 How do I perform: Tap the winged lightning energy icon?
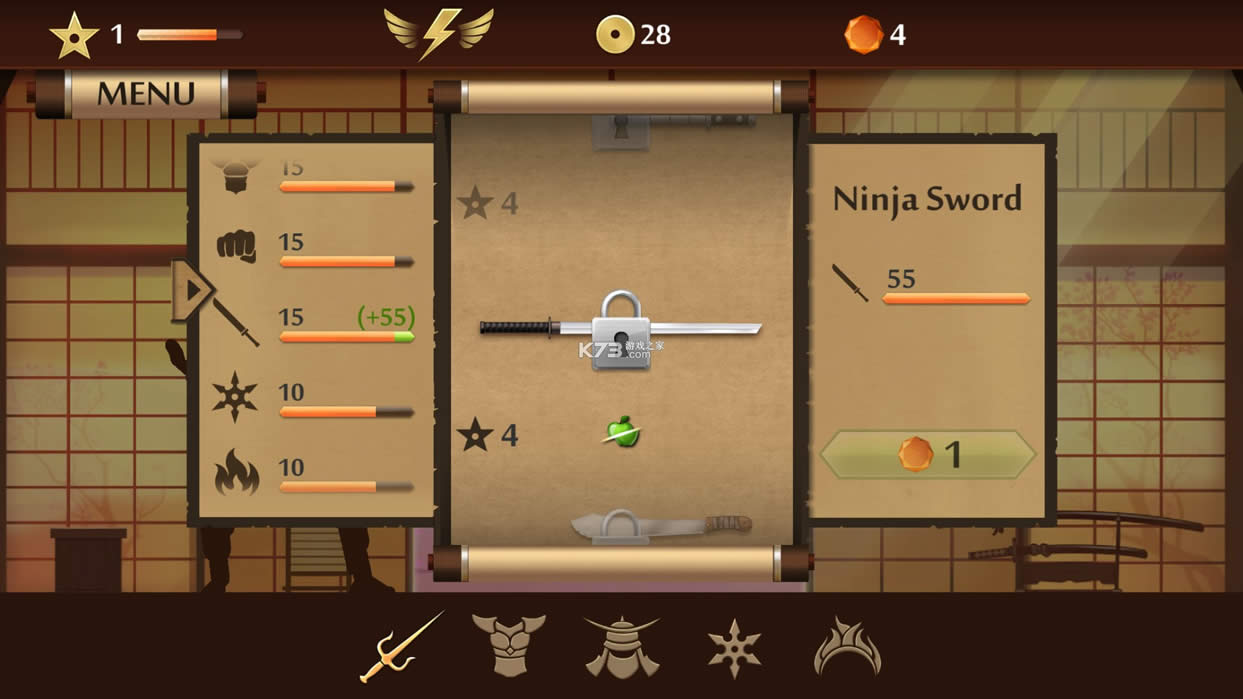439,34
